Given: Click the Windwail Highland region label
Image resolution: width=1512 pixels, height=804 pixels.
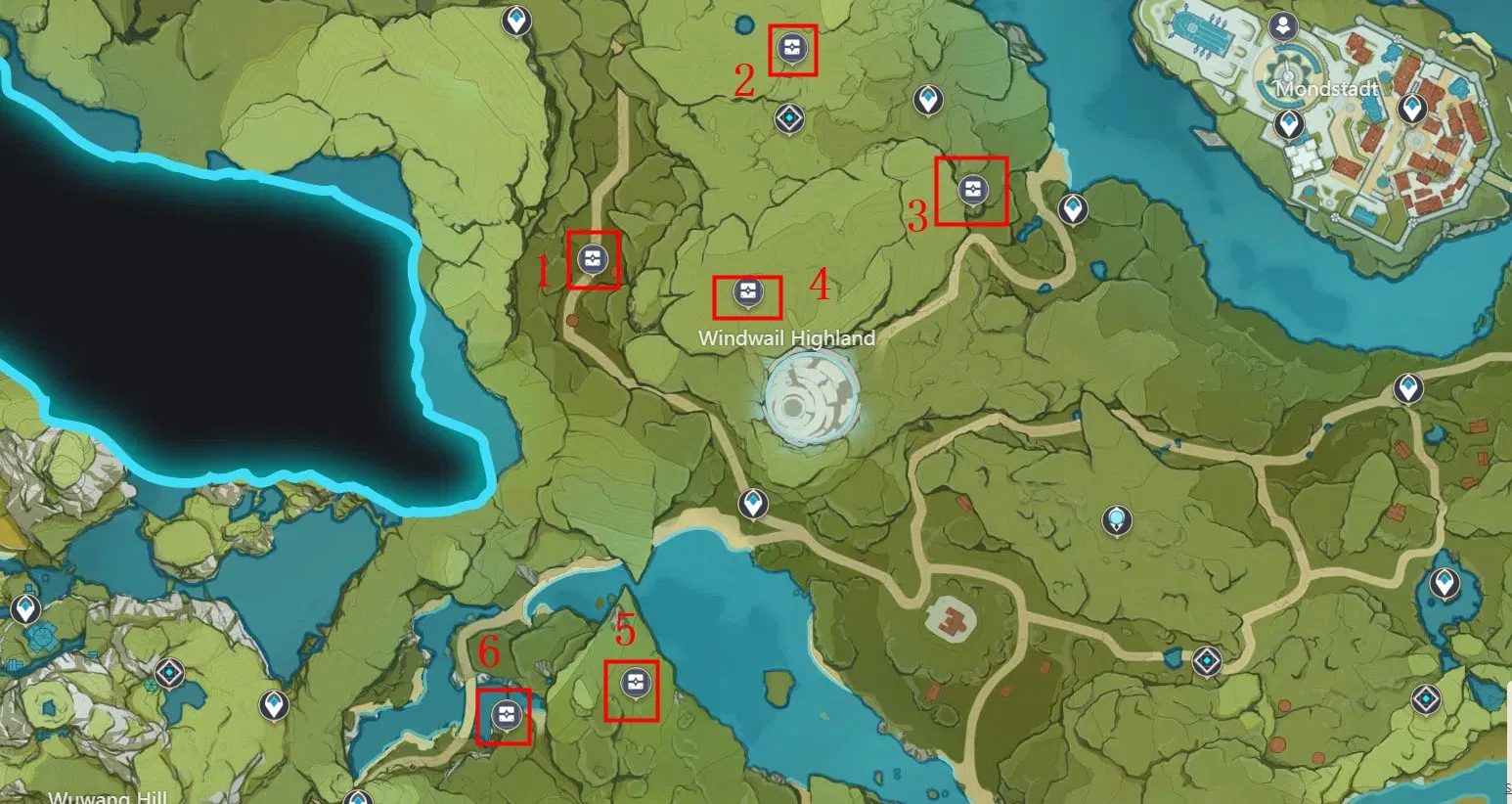Looking at the screenshot, I should (x=787, y=338).
